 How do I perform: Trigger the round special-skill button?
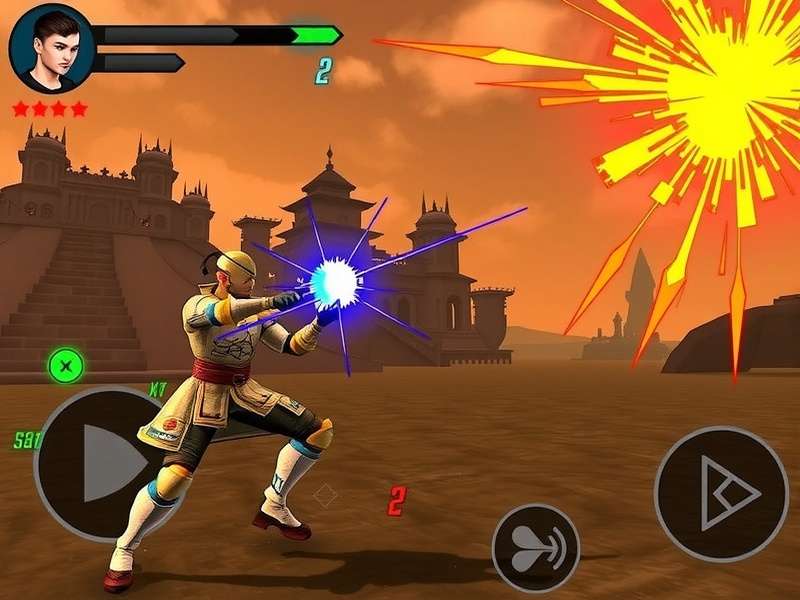coord(536,547)
